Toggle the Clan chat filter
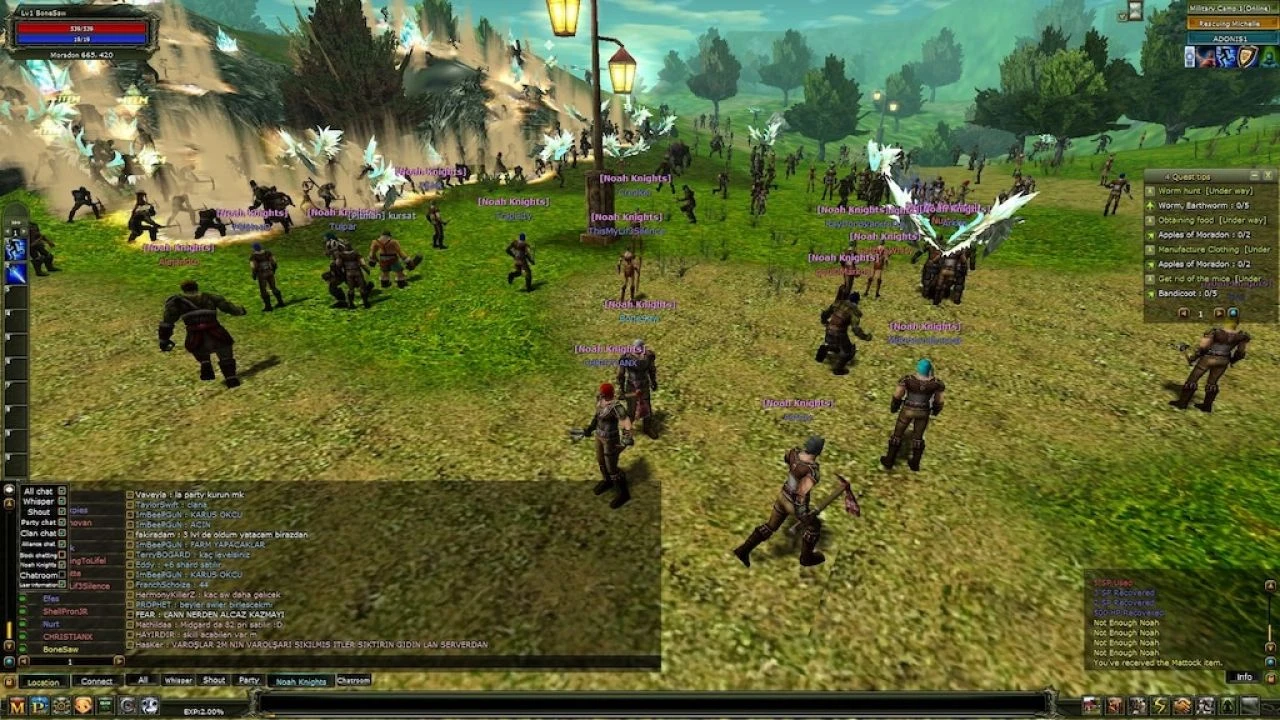 [61, 533]
